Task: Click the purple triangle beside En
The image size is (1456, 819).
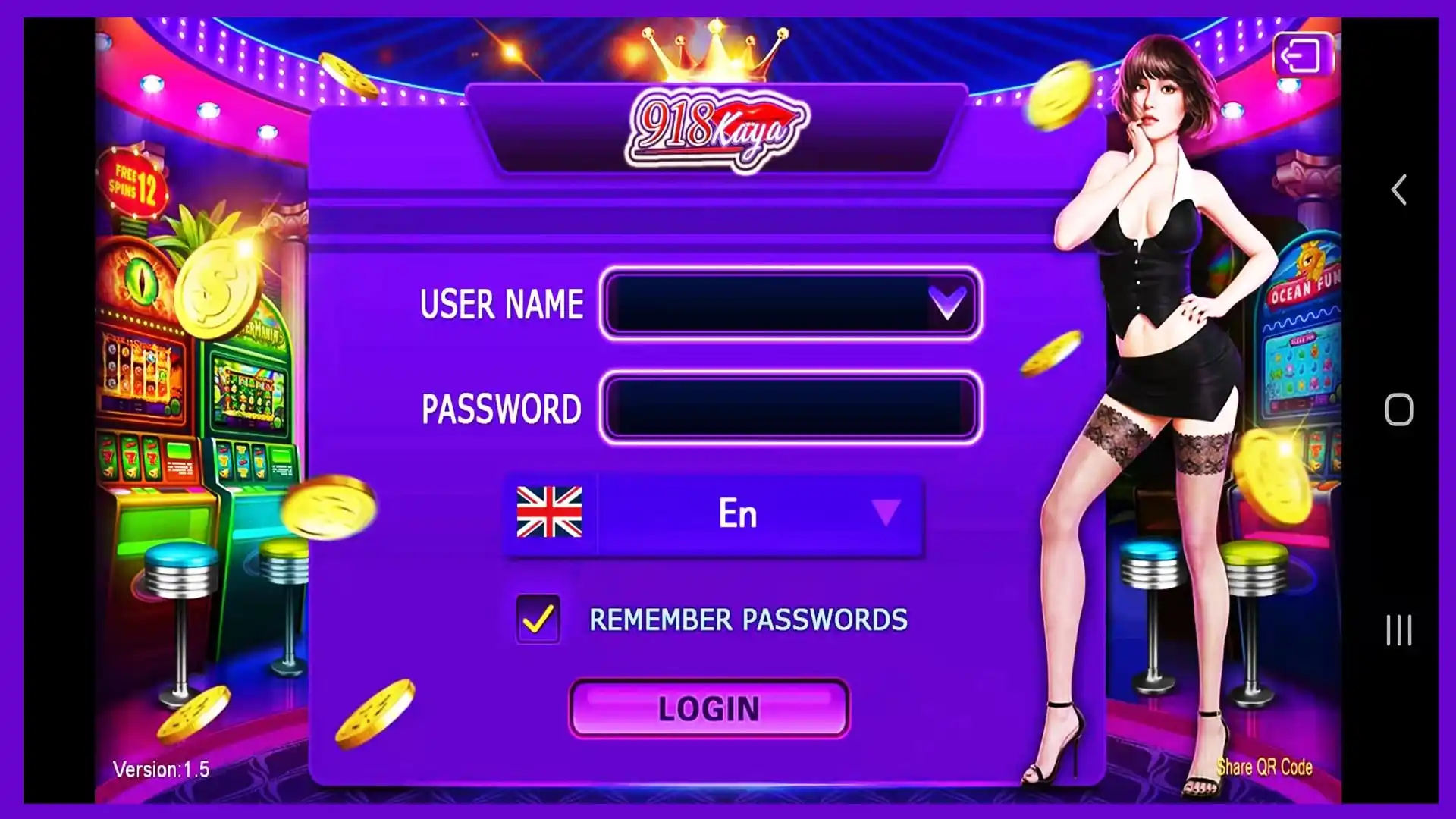Action: click(882, 513)
